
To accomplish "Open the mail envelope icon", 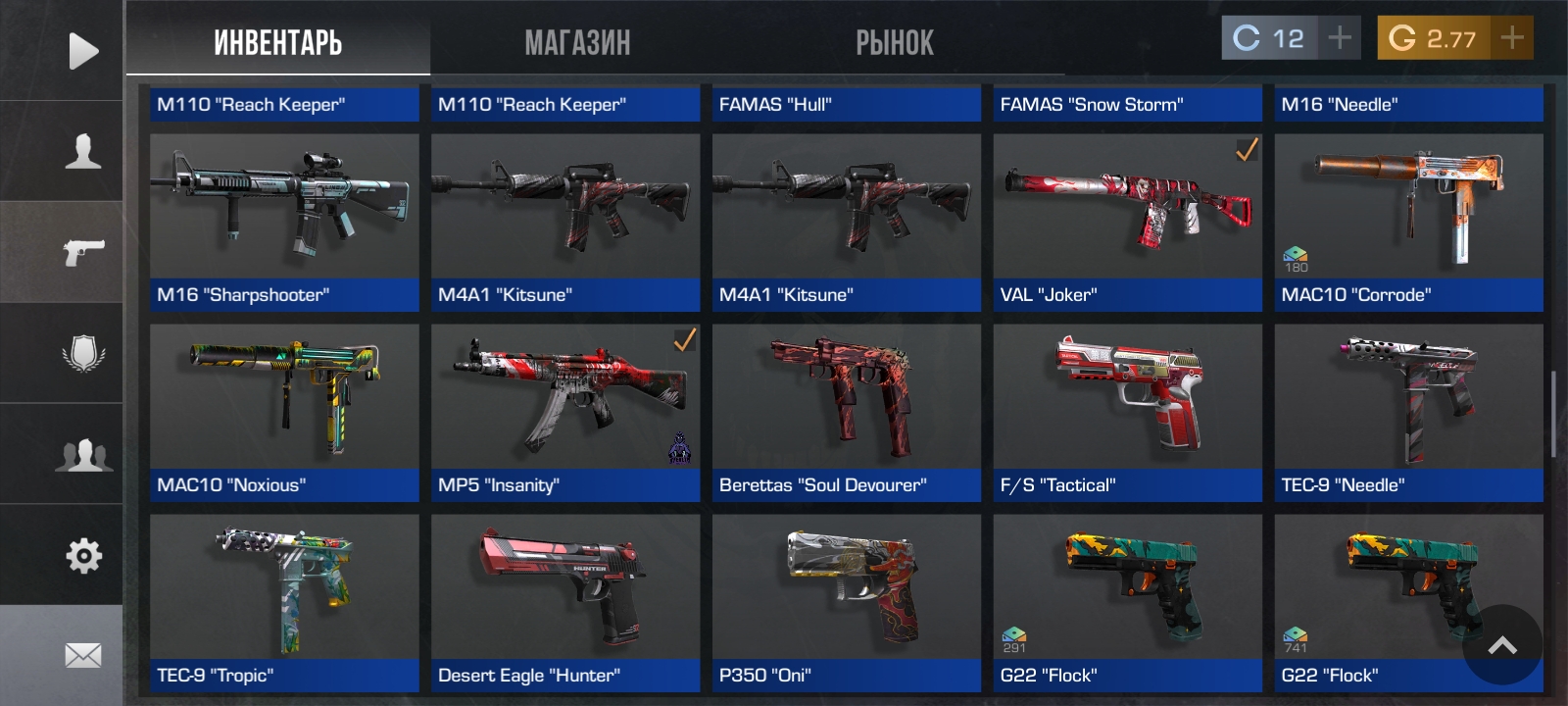I will (83, 655).
